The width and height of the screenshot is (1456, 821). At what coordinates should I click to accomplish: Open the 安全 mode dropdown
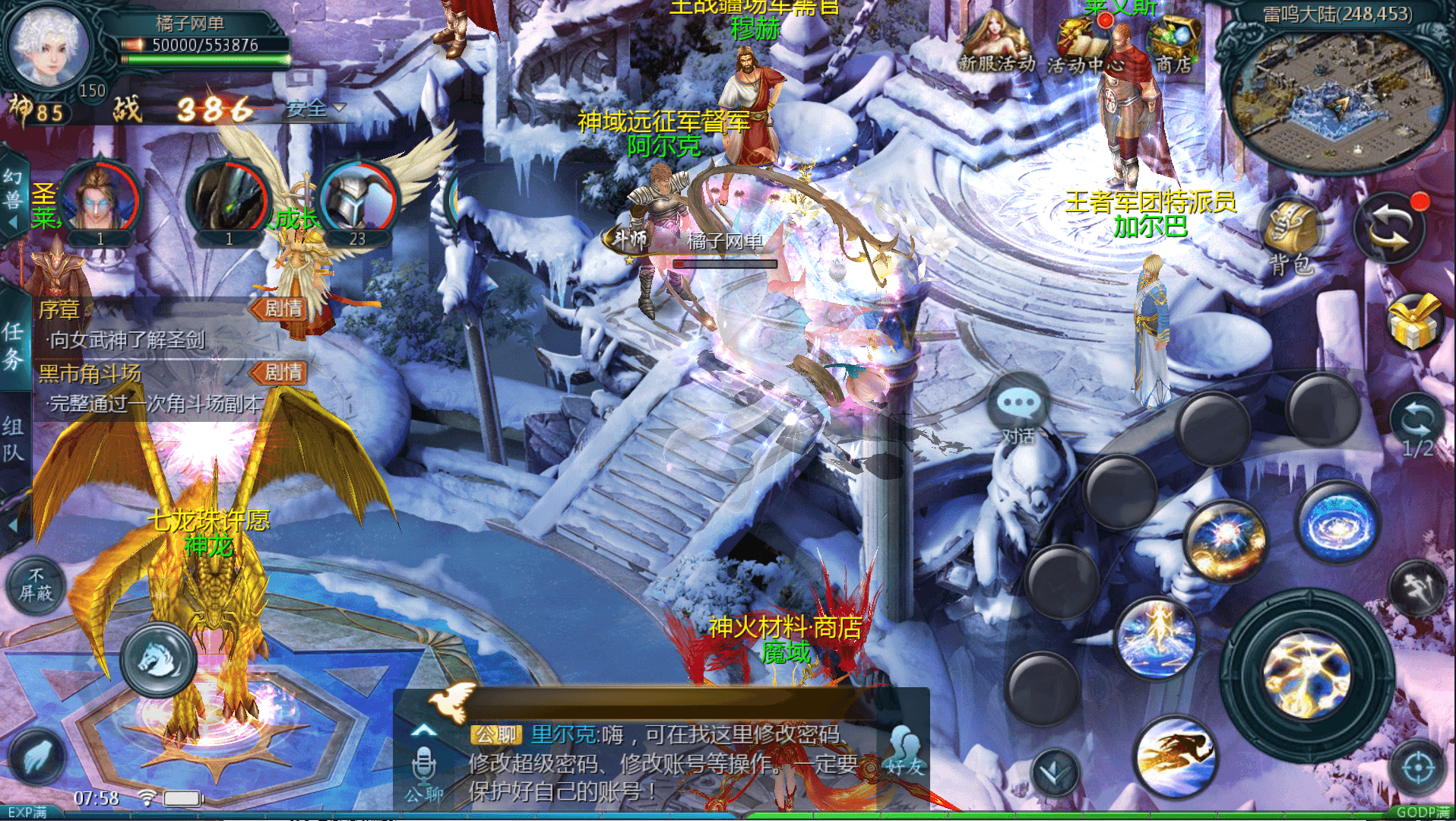[315, 109]
